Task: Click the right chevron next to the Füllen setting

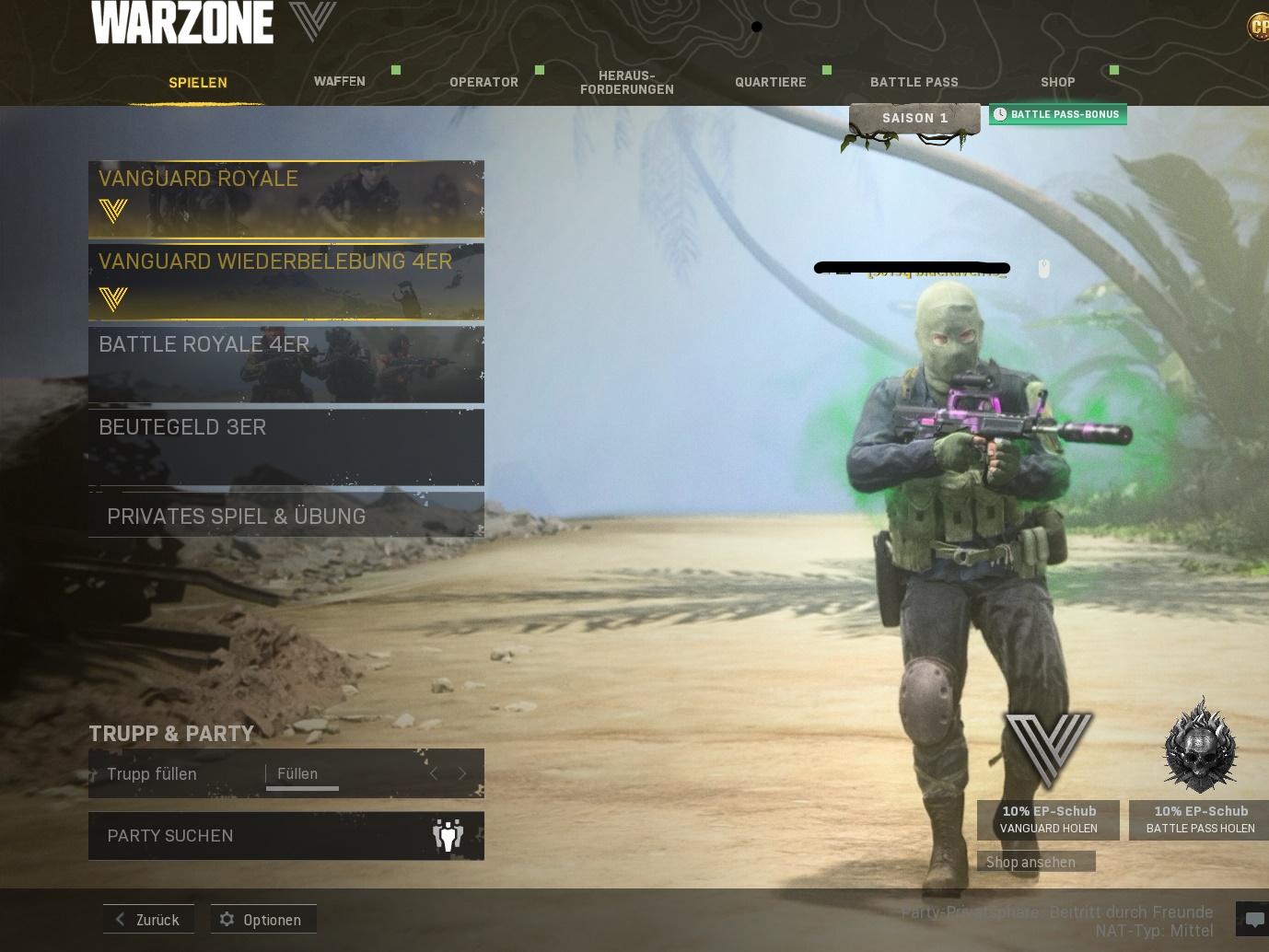Action: [461, 773]
